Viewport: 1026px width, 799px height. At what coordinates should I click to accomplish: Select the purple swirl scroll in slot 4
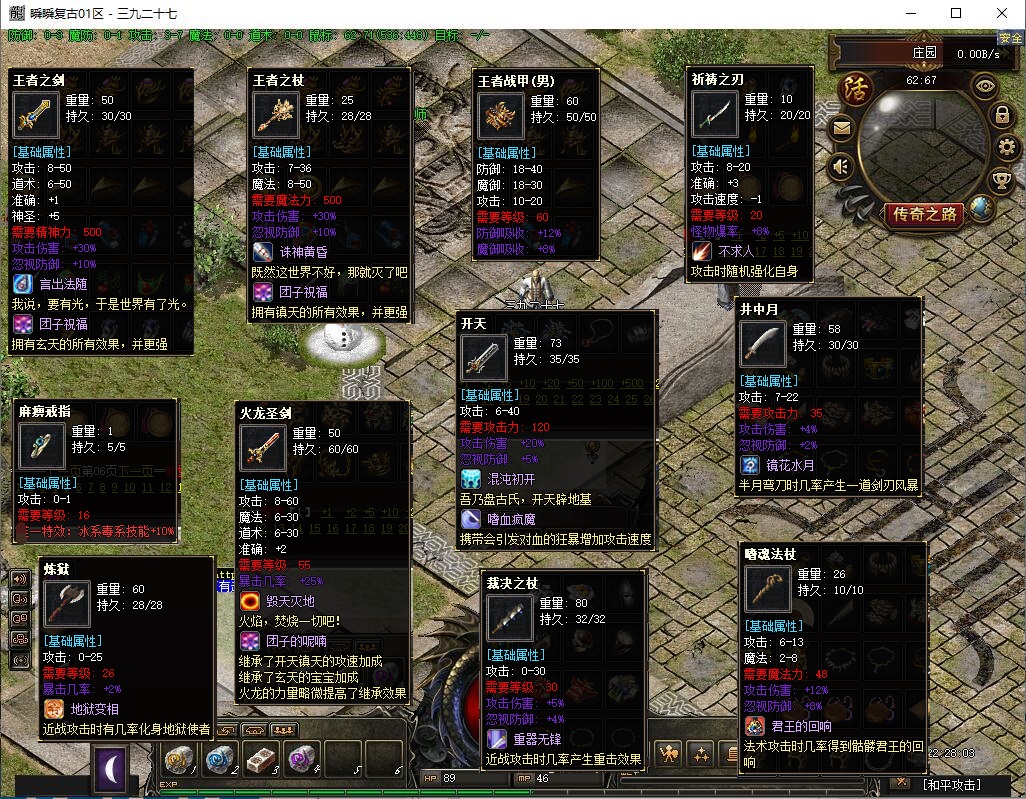[300, 760]
